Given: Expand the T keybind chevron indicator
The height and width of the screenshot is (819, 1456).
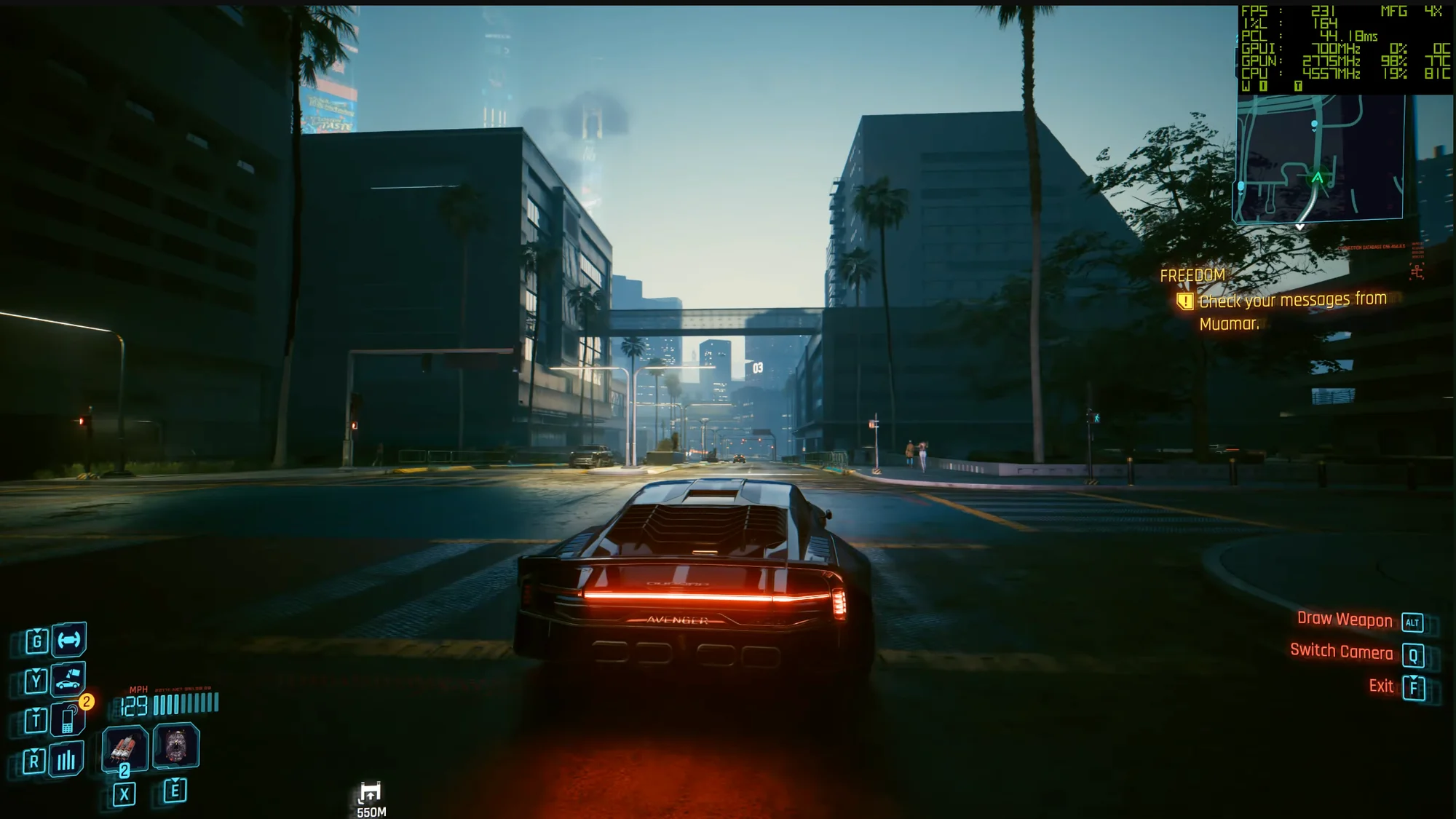Looking at the screenshot, I should click(x=37, y=710).
